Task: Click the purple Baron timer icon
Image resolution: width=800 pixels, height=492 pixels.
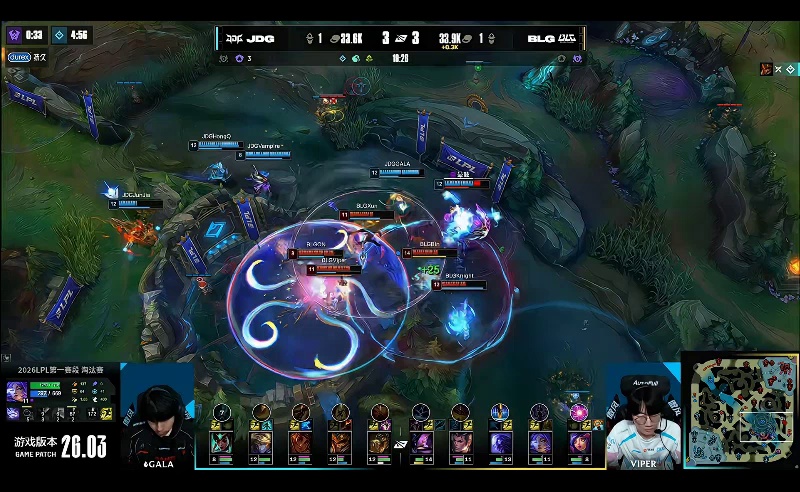Action: pos(14,34)
